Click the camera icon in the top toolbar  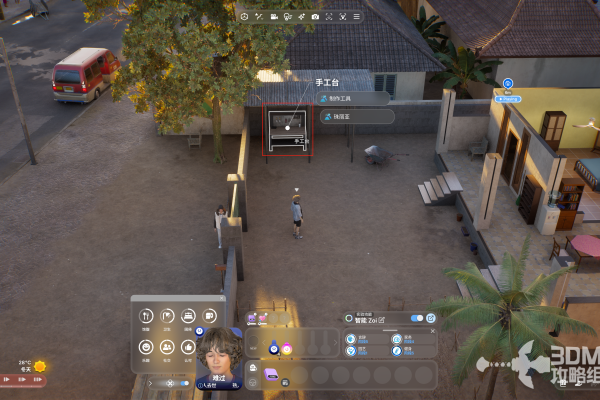tap(316, 16)
